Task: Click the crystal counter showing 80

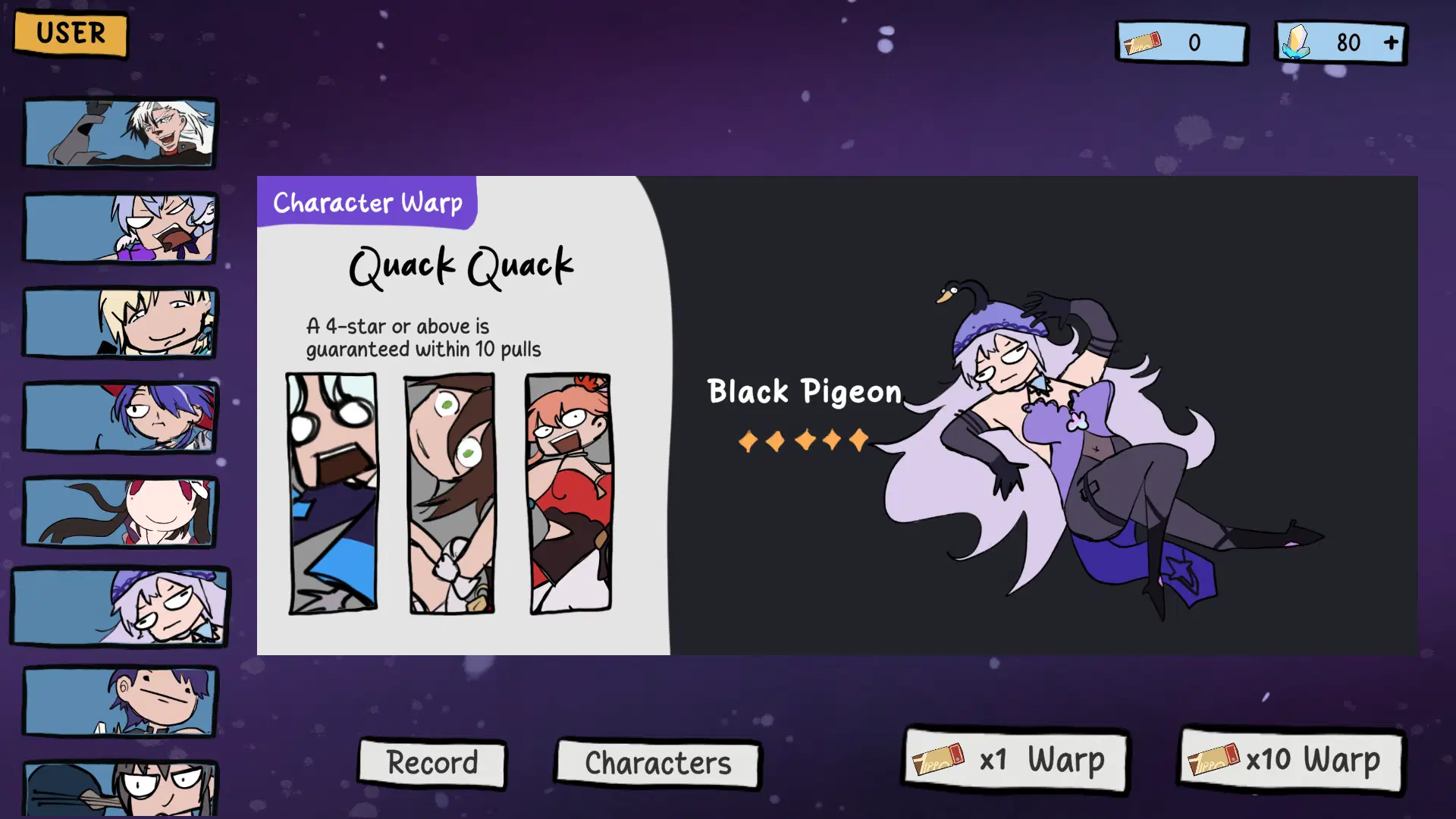Action: coord(1350,42)
